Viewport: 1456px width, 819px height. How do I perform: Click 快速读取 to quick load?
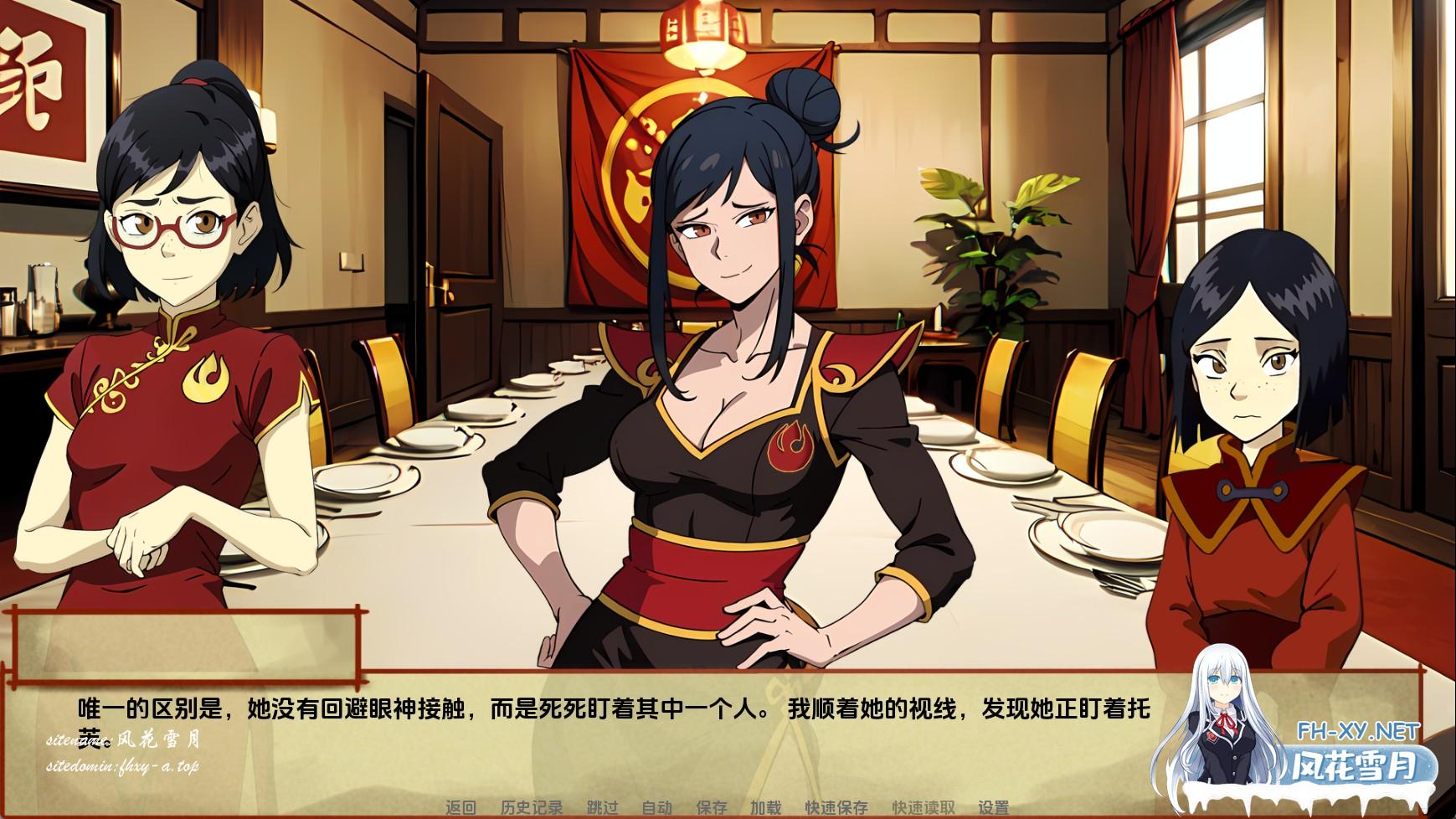click(925, 807)
